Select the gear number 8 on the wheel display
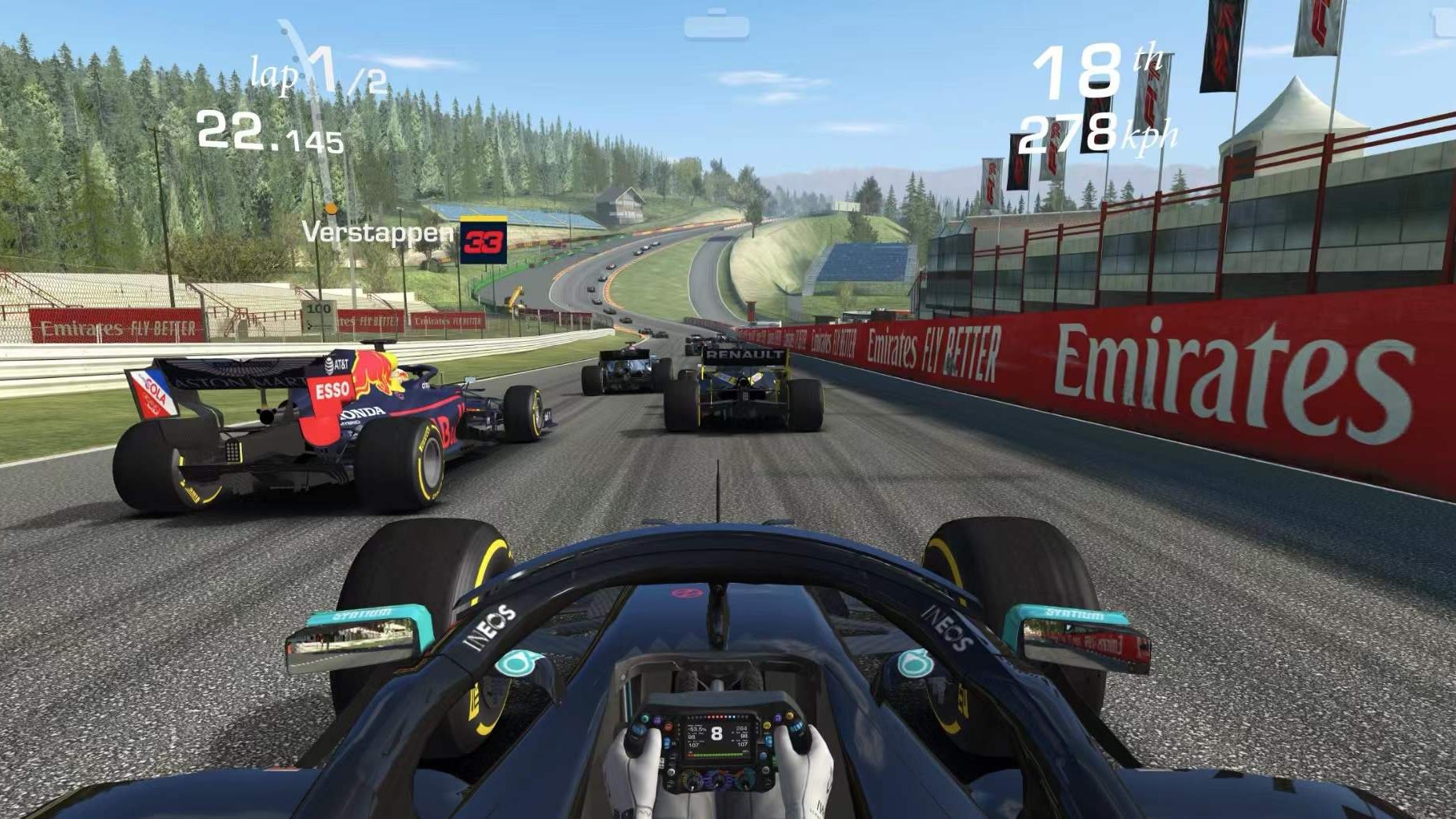This screenshot has height=819, width=1456. tap(718, 732)
